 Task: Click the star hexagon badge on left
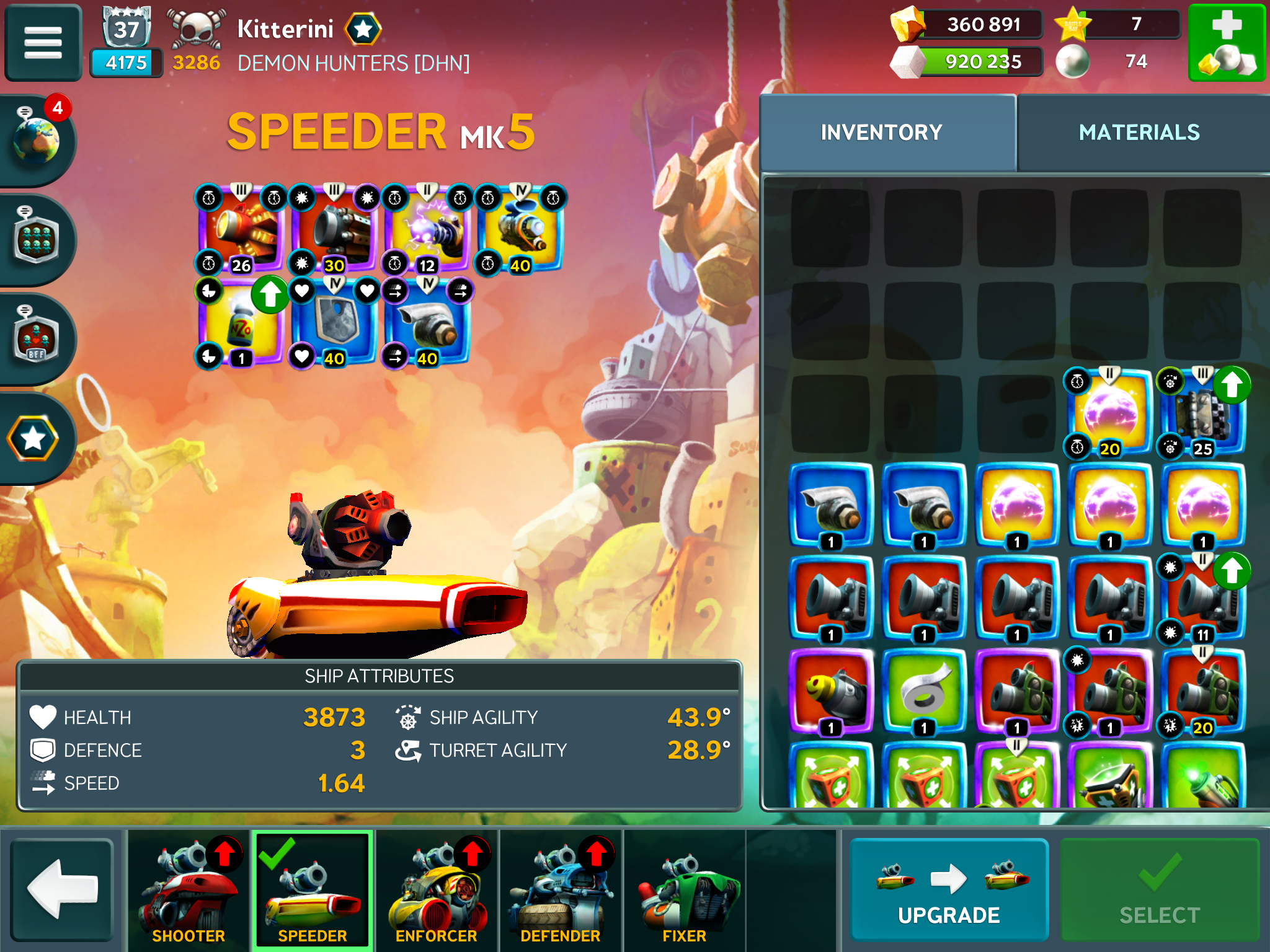pos(33,439)
